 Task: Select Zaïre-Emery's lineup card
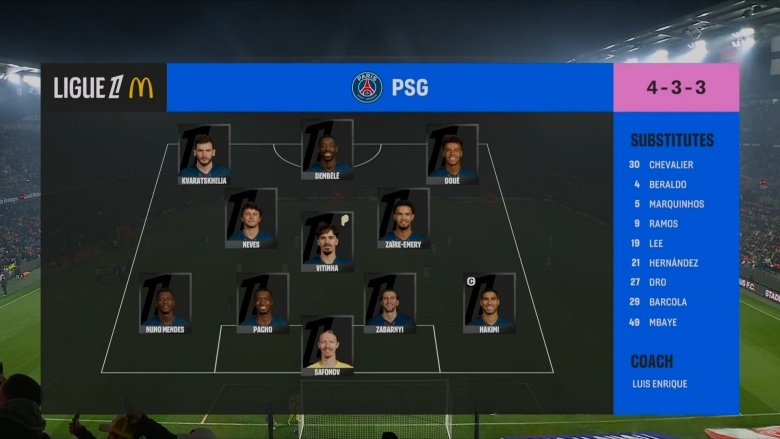pos(404,217)
